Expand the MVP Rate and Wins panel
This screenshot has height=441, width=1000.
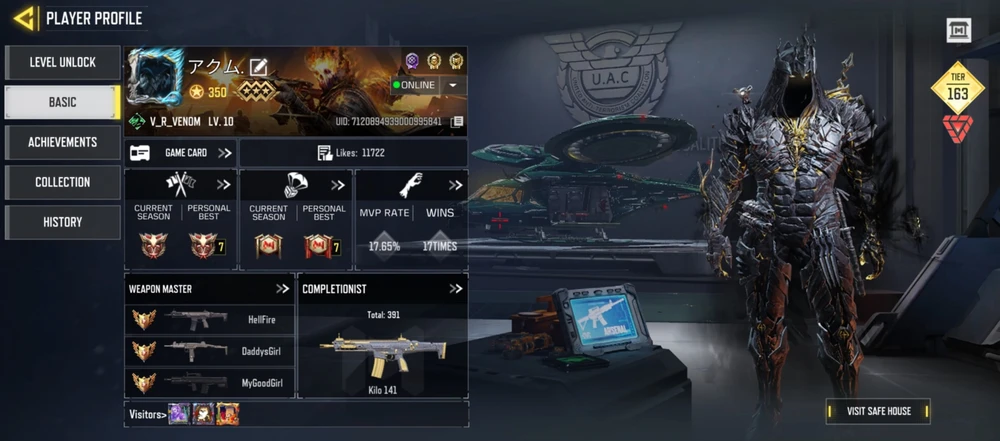click(455, 185)
